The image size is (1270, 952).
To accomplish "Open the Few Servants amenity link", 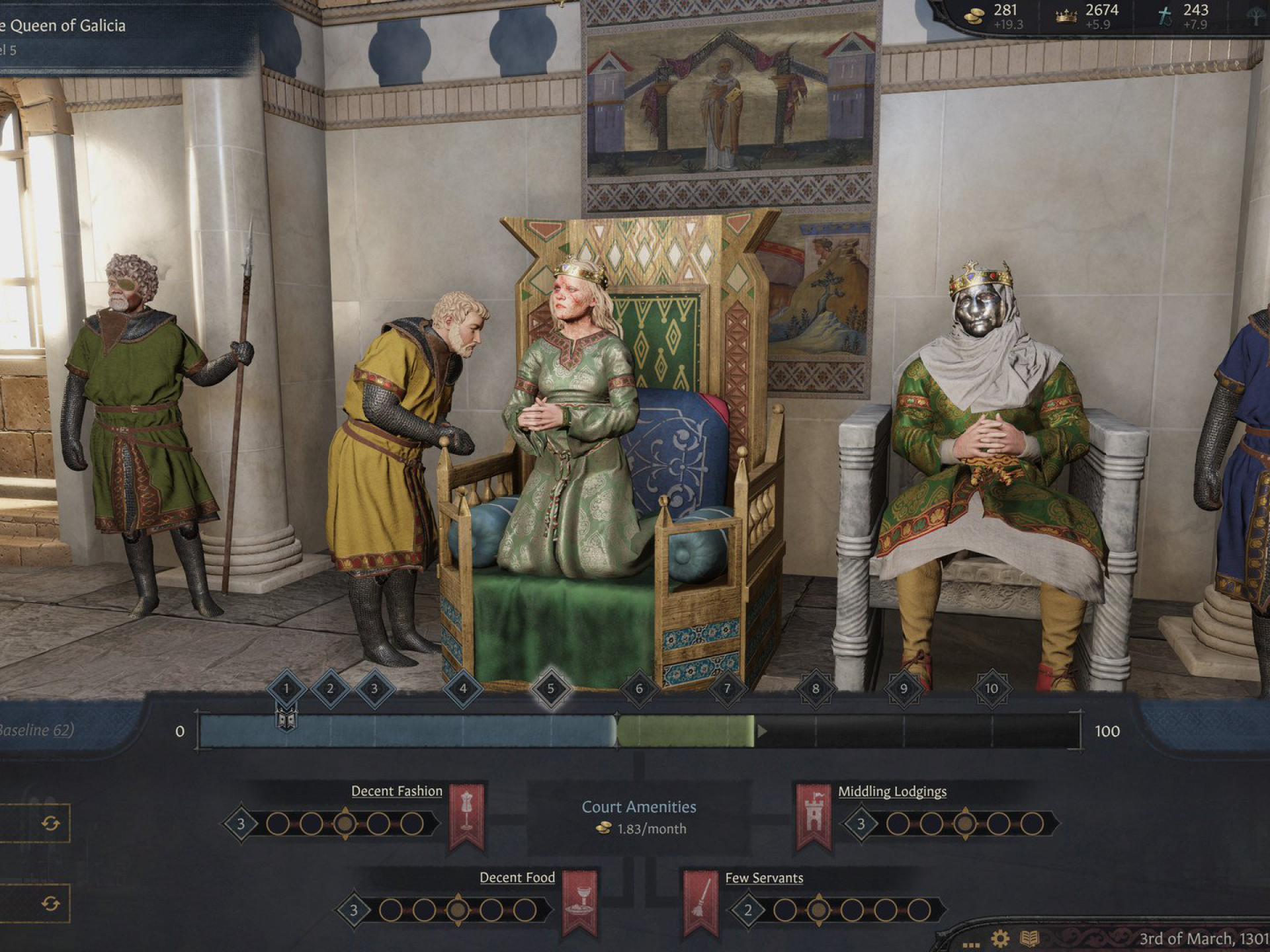I will coord(764,878).
